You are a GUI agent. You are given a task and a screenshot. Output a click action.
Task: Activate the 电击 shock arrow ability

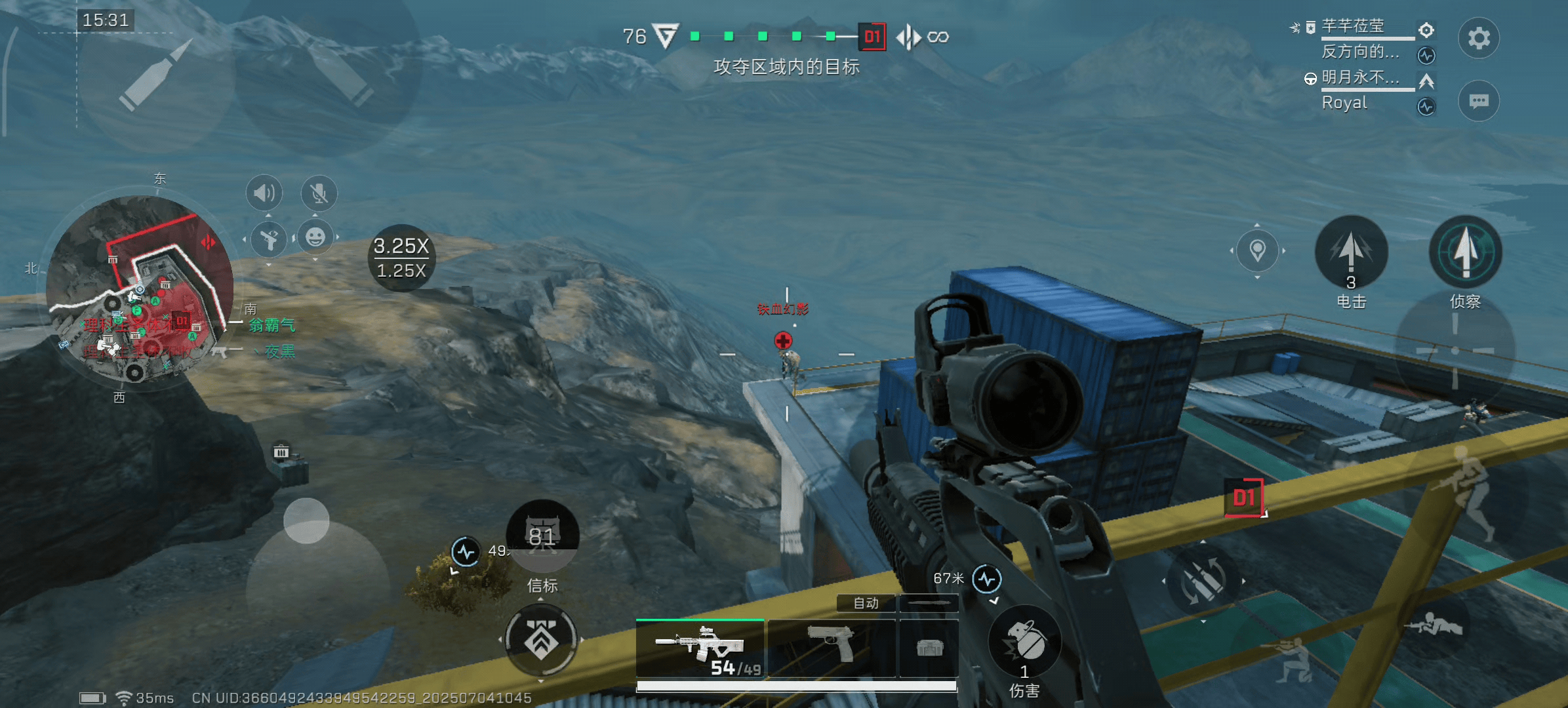point(1351,252)
